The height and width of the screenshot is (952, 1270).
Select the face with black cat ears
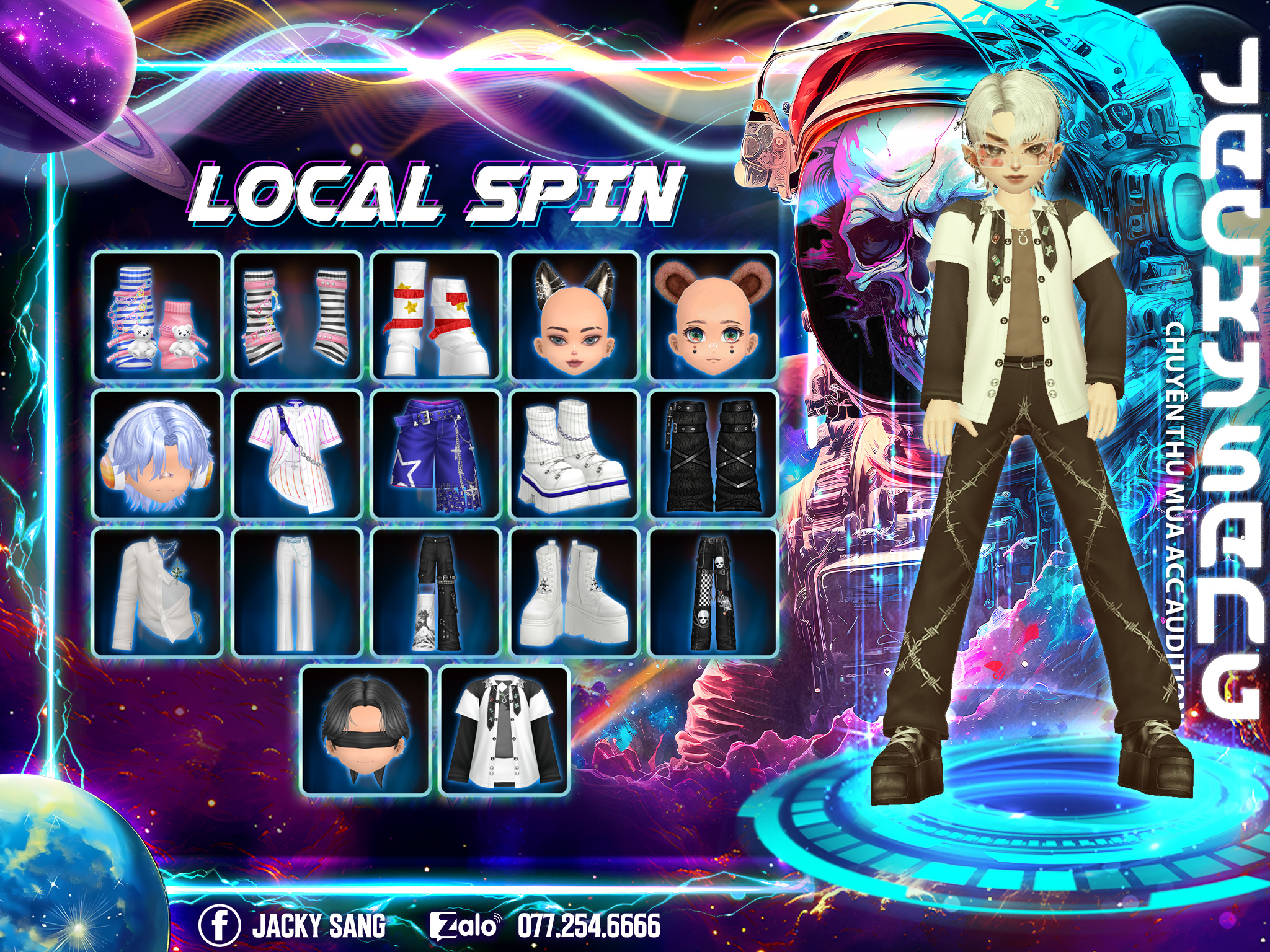tap(575, 316)
